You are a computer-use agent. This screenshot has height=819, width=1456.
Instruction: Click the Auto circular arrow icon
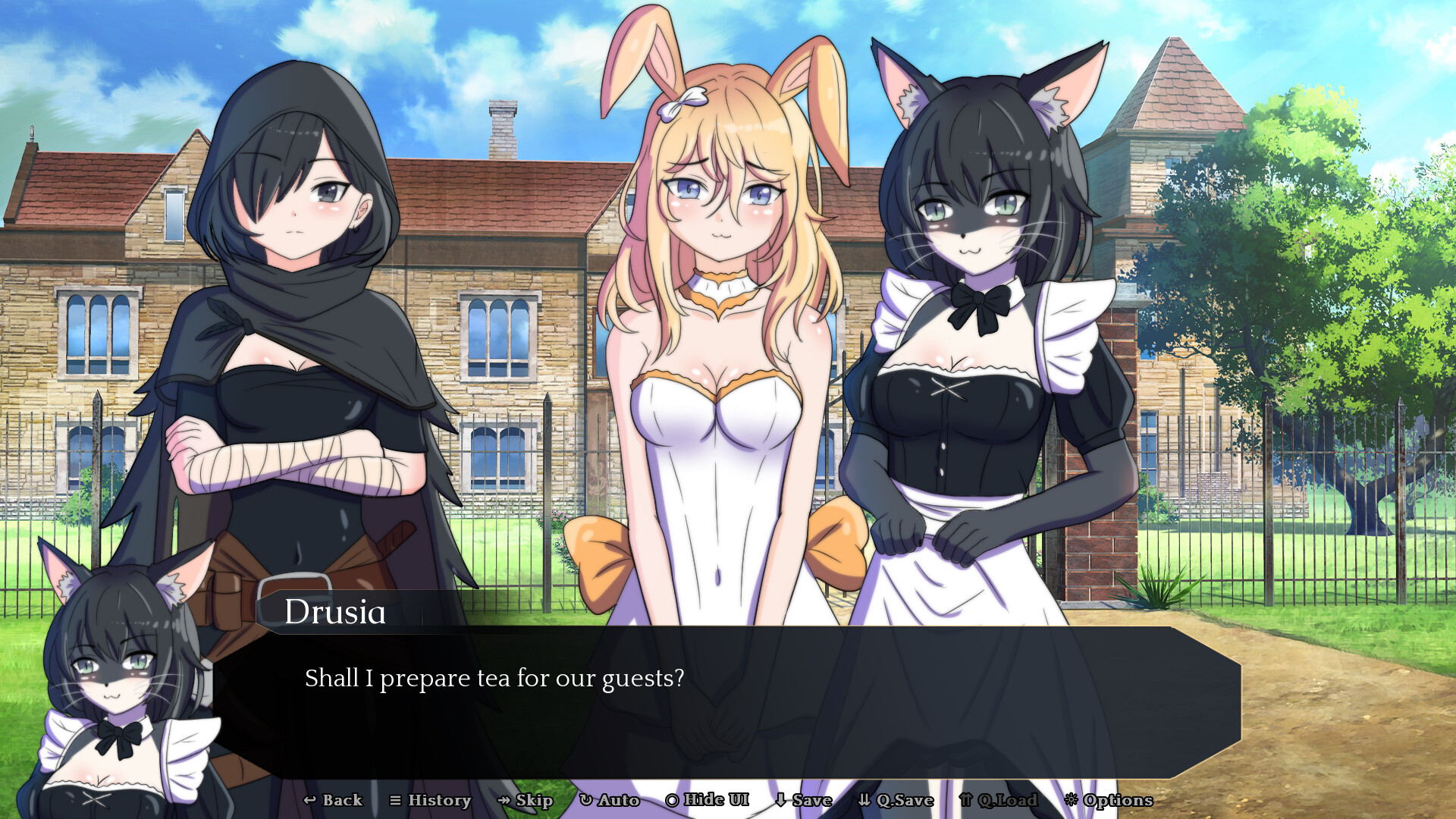(x=585, y=800)
